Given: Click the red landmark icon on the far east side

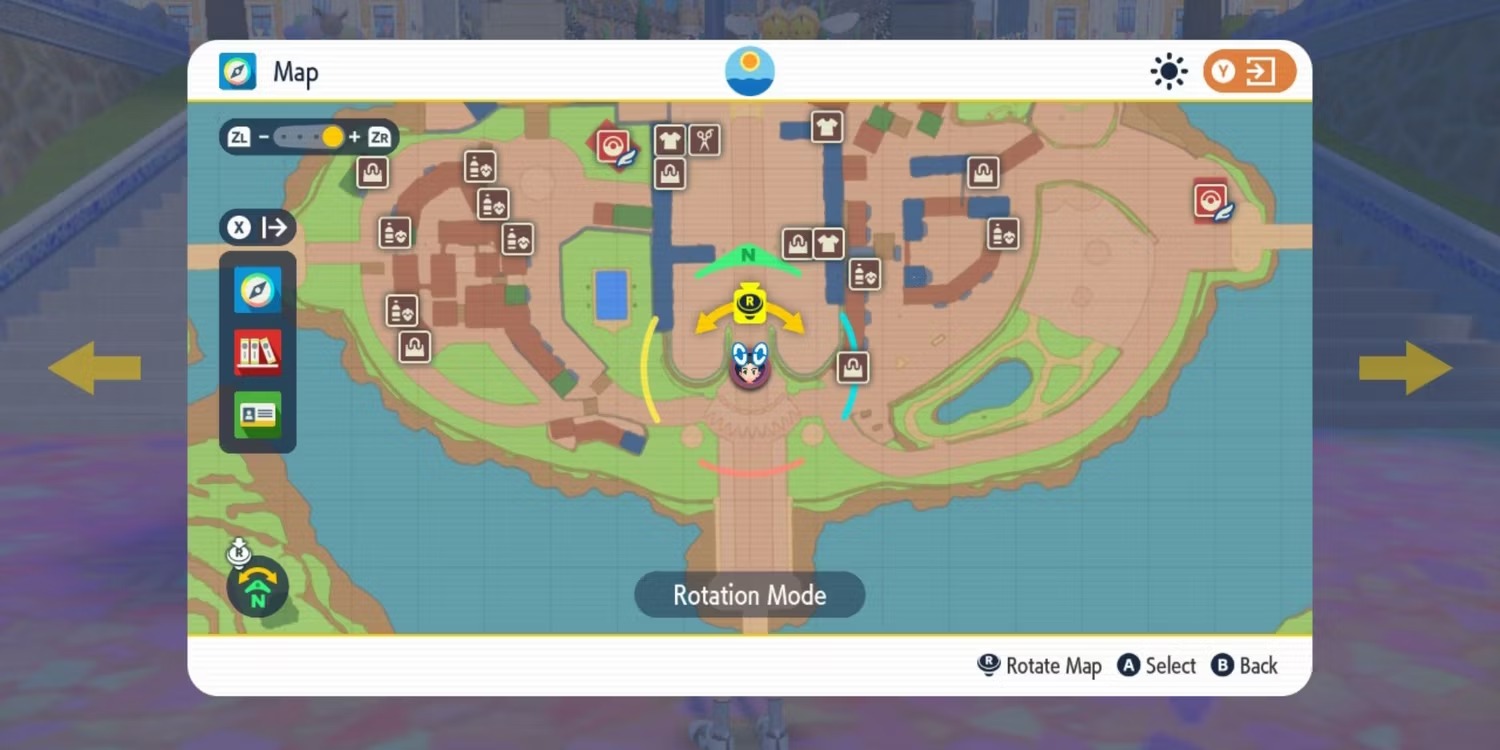Looking at the screenshot, I should (x=1210, y=200).
